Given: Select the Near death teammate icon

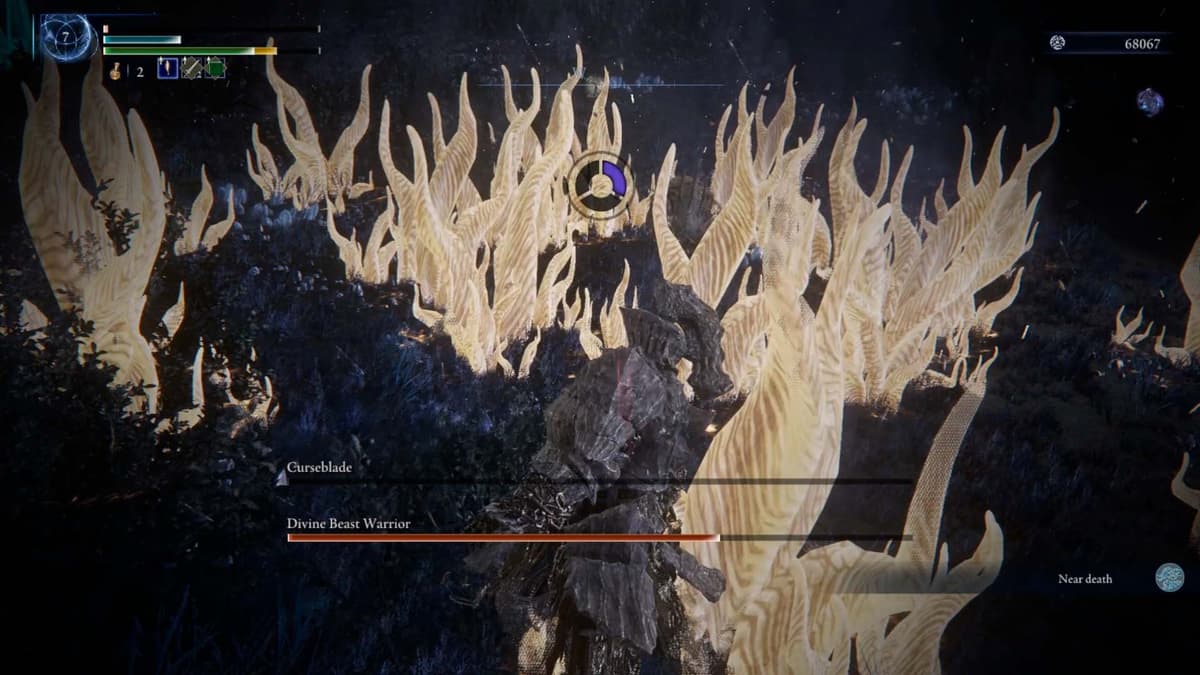Looking at the screenshot, I should pos(1169,578).
